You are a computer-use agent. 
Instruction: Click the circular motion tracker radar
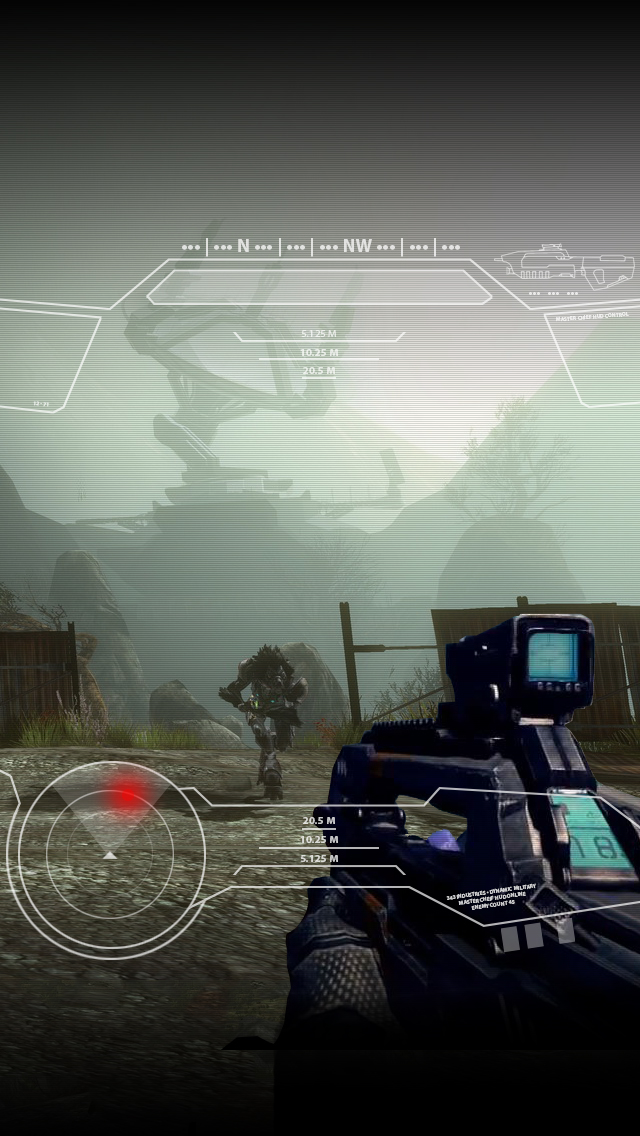click(x=109, y=852)
